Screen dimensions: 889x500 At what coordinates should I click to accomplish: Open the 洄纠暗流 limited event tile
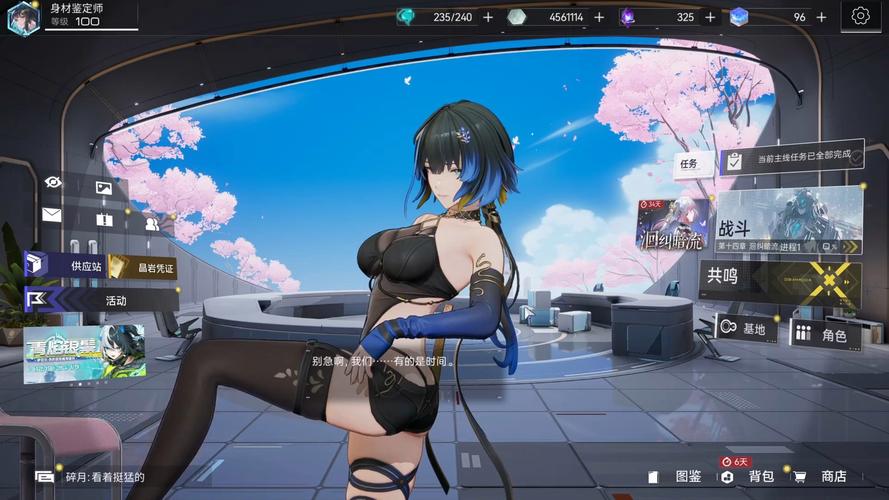click(672, 225)
